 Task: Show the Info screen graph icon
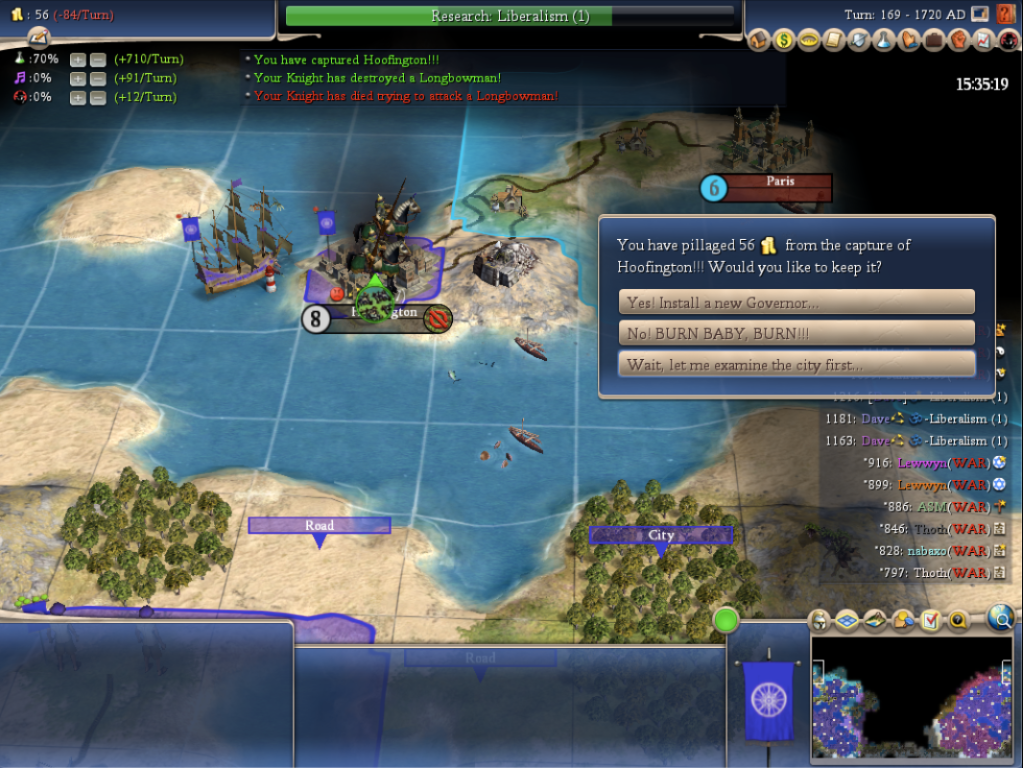[x=983, y=40]
